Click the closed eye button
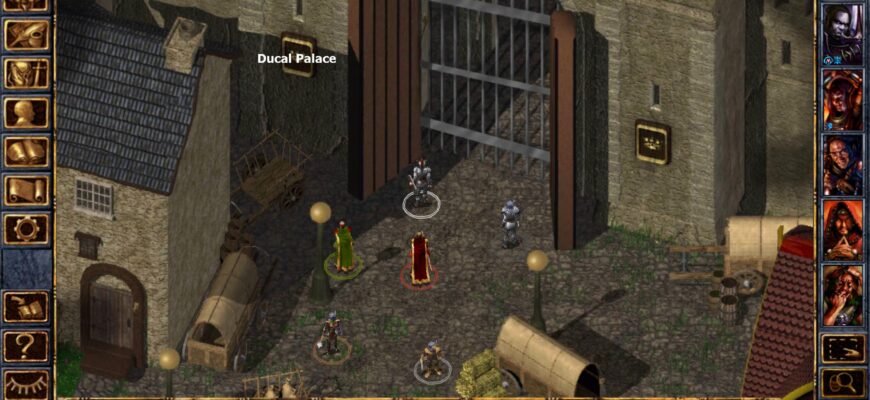 26,384
